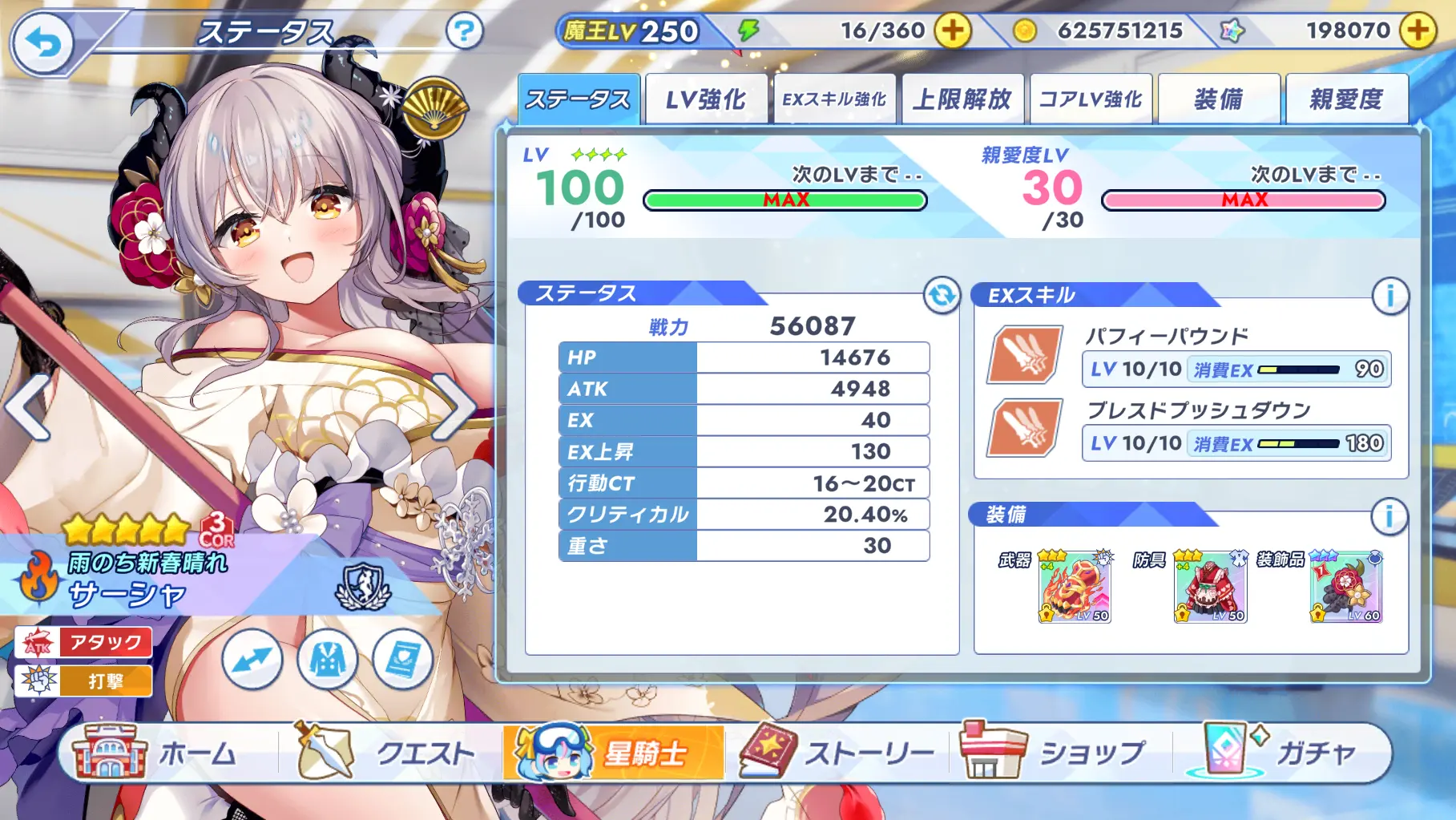
Task: Select the armor equipment slot
Action: tap(1210, 587)
